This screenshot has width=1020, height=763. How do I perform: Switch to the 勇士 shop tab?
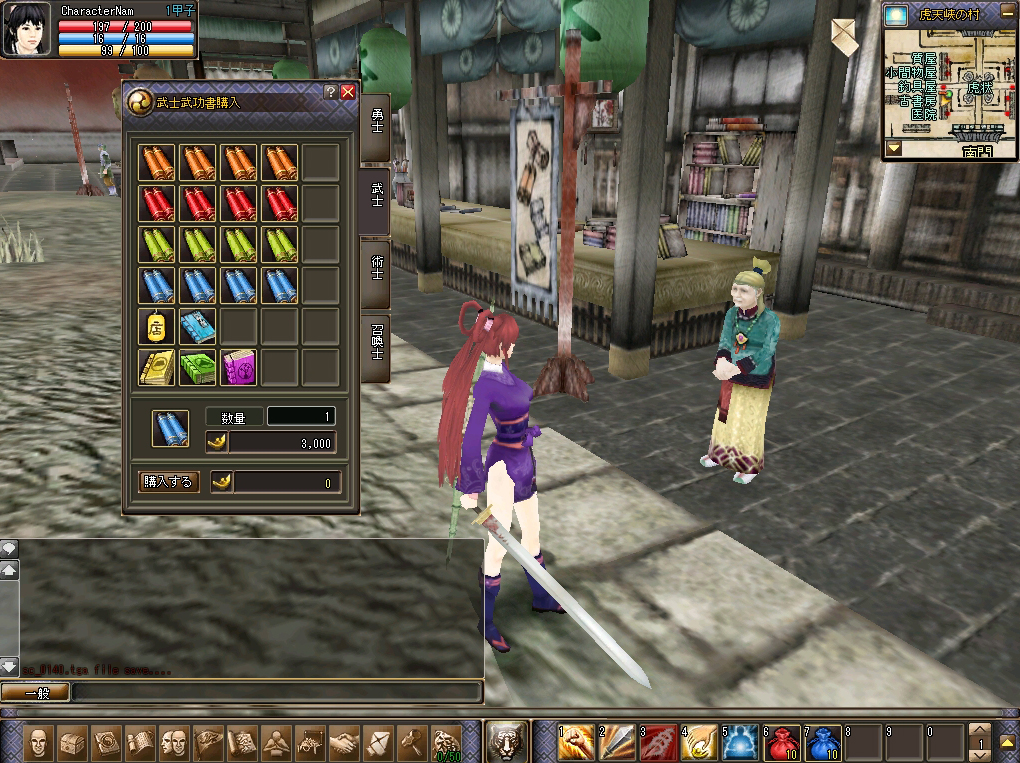tap(376, 124)
